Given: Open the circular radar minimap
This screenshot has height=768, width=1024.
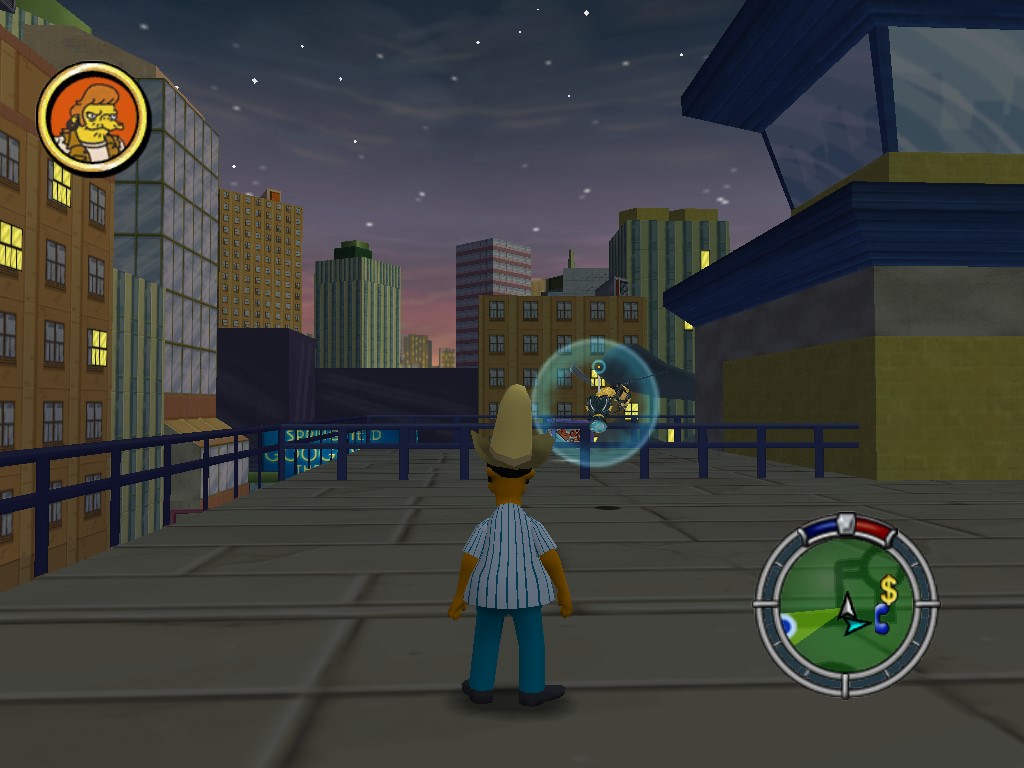Looking at the screenshot, I should [x=846, y=605].
